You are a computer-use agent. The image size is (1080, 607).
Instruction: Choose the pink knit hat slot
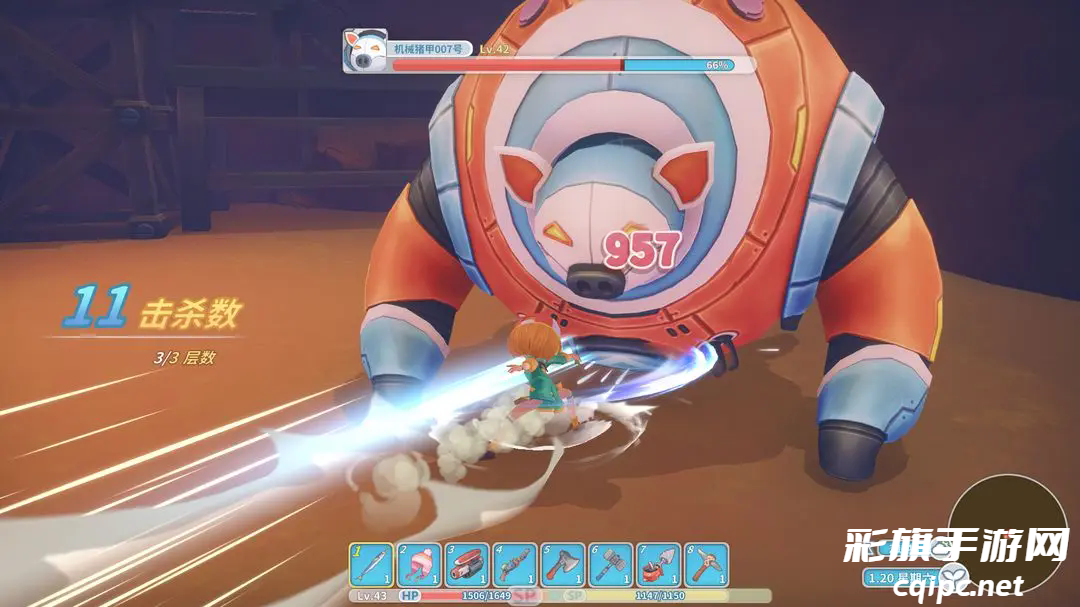[419, 565]
